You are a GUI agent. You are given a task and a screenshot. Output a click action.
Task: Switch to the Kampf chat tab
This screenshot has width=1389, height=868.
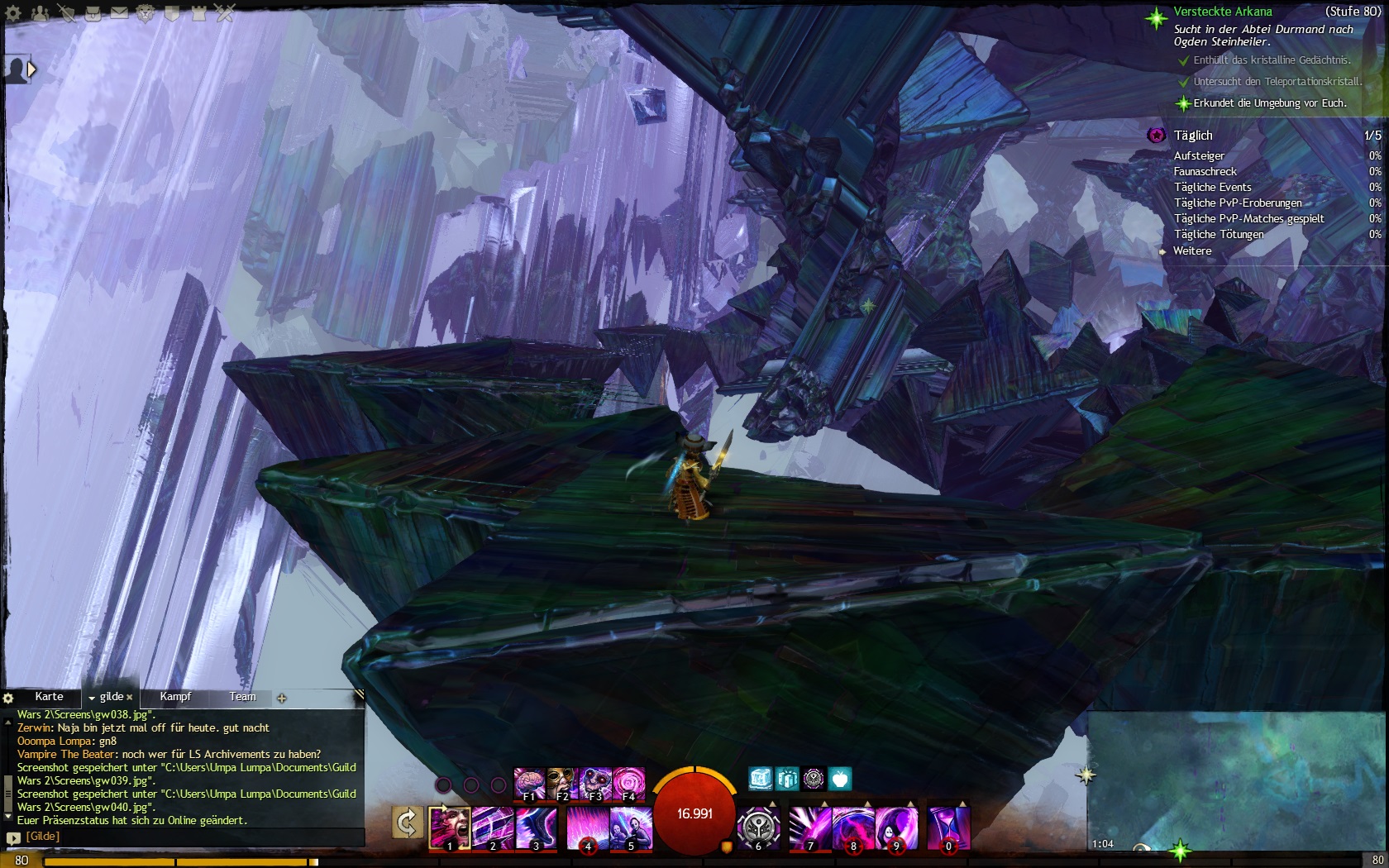pyautogui.click(x=175, y=697)
